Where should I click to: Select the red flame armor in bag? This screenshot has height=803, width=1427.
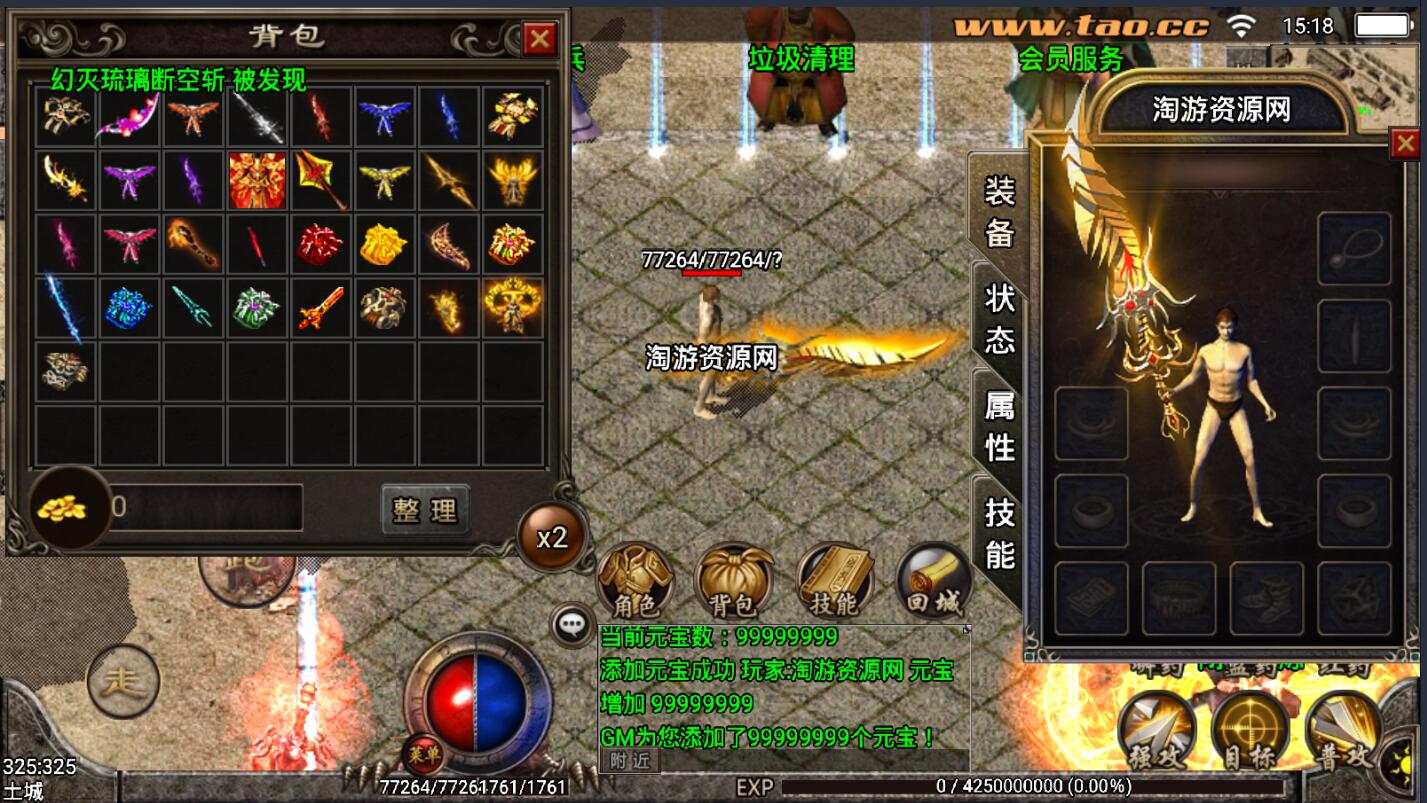point(258,181)
